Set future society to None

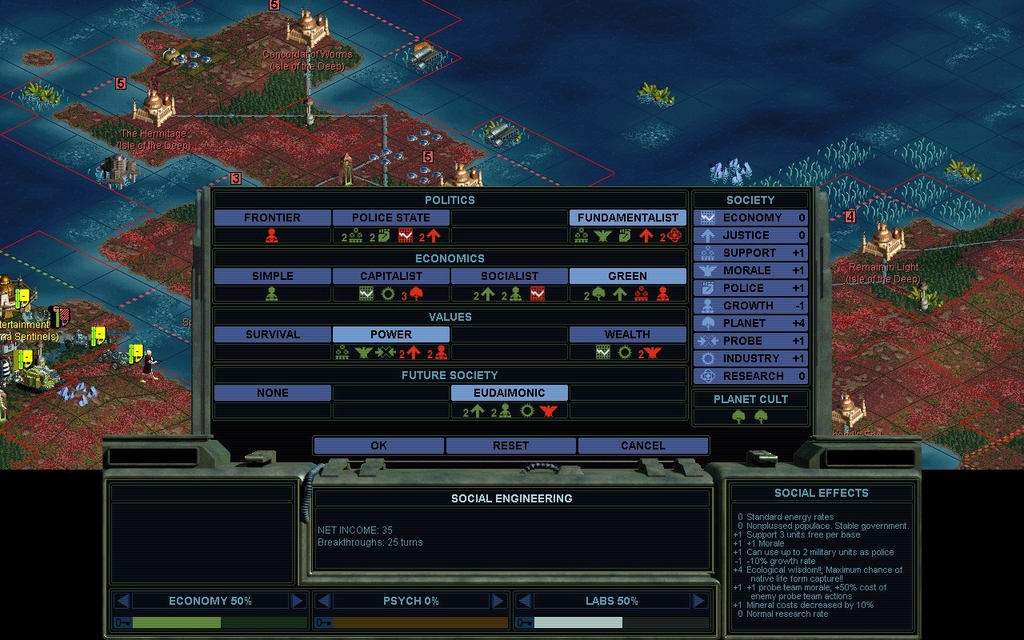point(272,394)
